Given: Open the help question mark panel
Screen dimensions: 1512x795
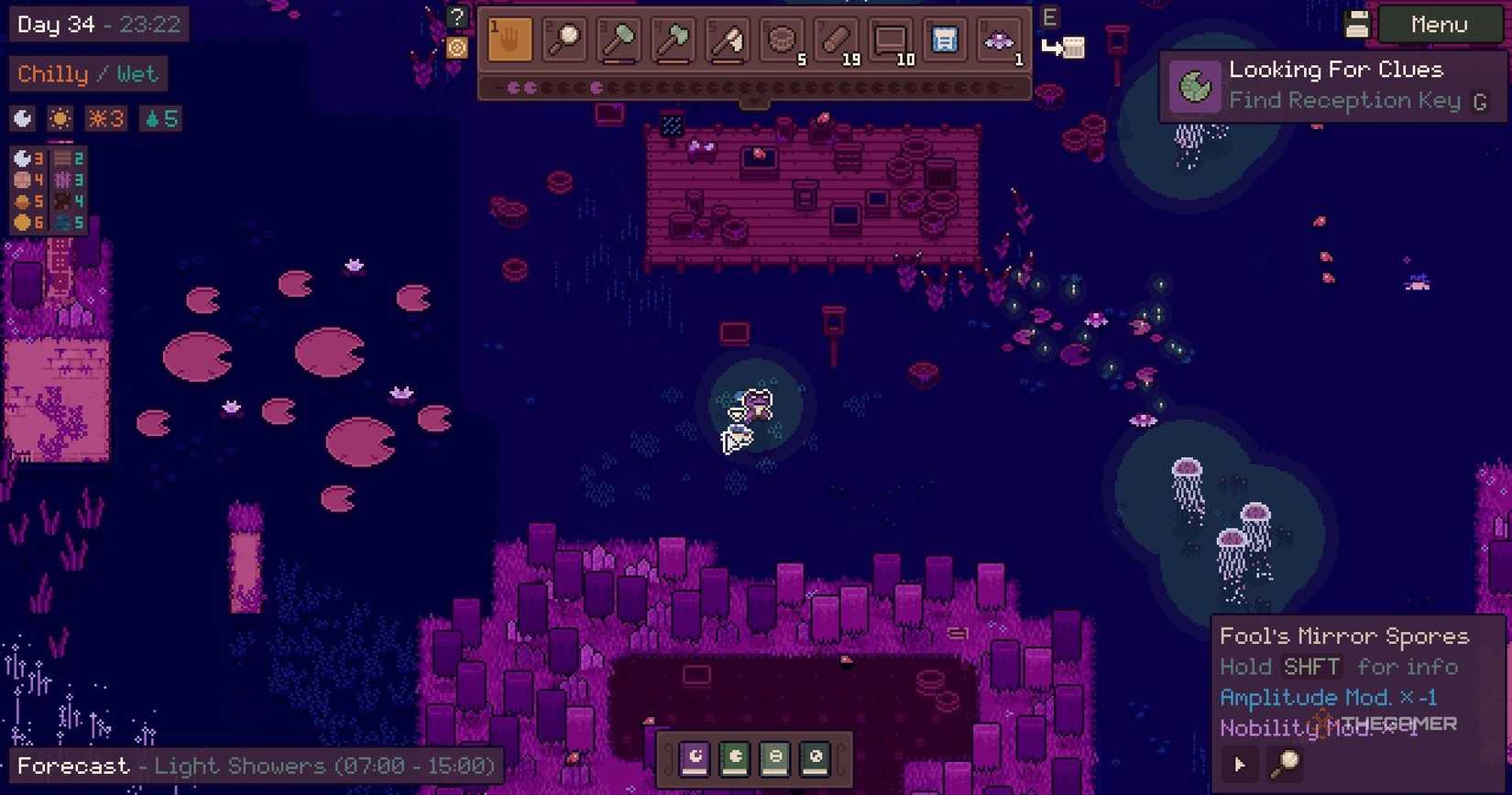Looking at the screenshot, I should click(455, 16).
